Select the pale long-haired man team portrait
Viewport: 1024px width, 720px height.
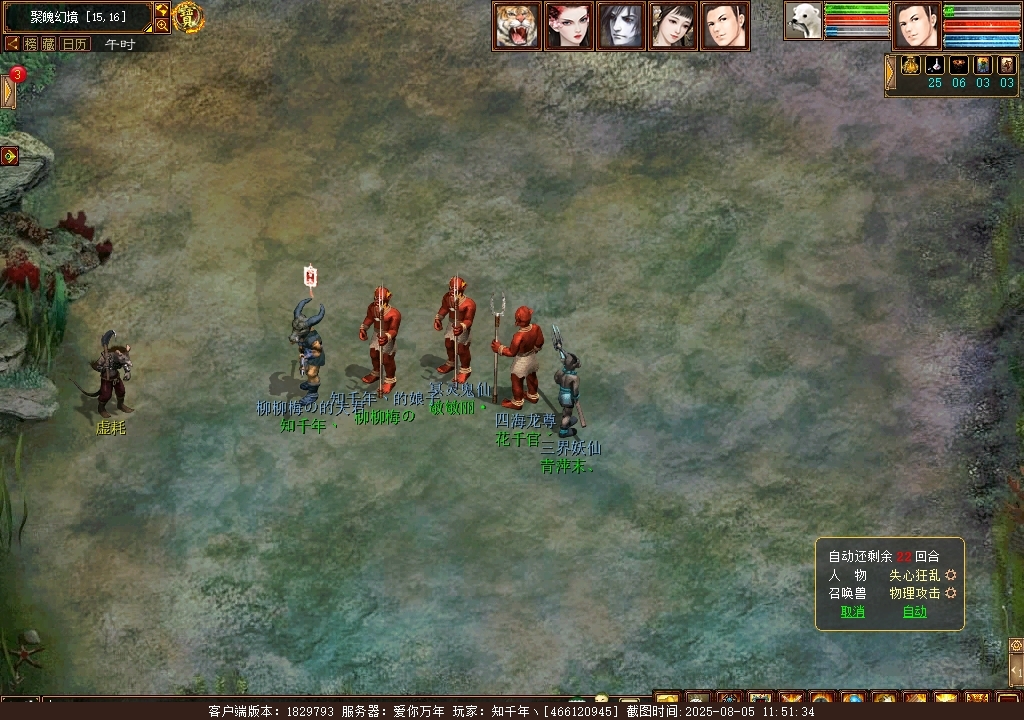click(621, 26)
